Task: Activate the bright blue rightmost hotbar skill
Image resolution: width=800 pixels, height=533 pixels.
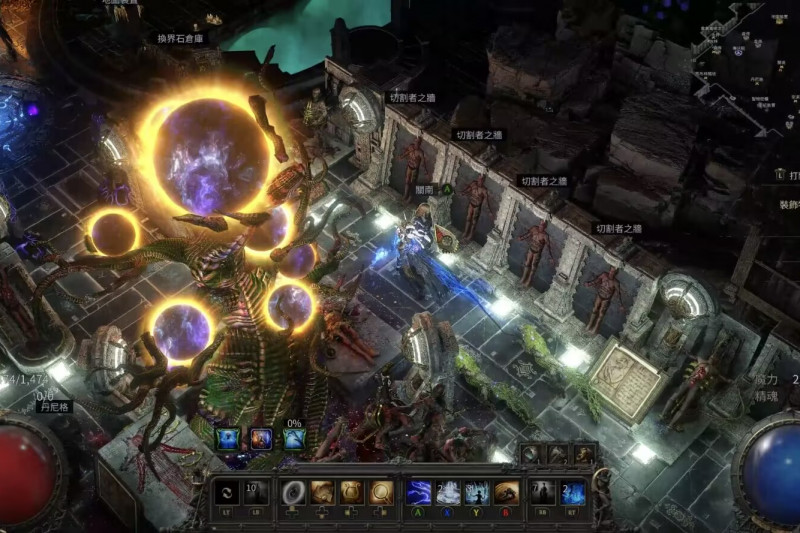Action: (573, 492)
